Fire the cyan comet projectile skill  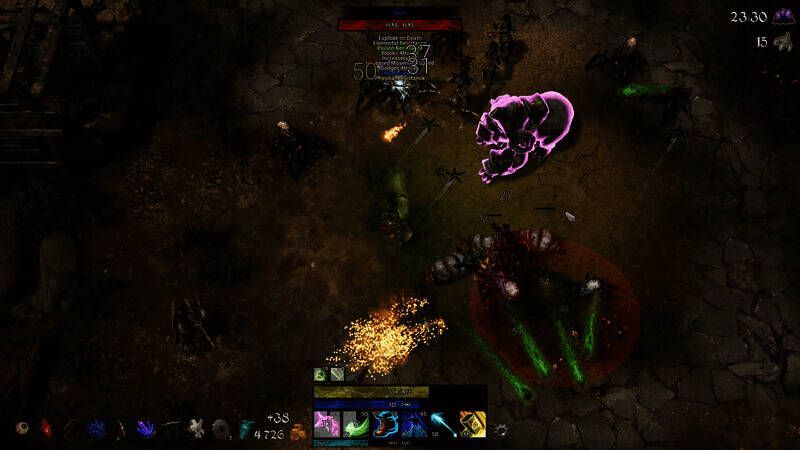(443, 424)
